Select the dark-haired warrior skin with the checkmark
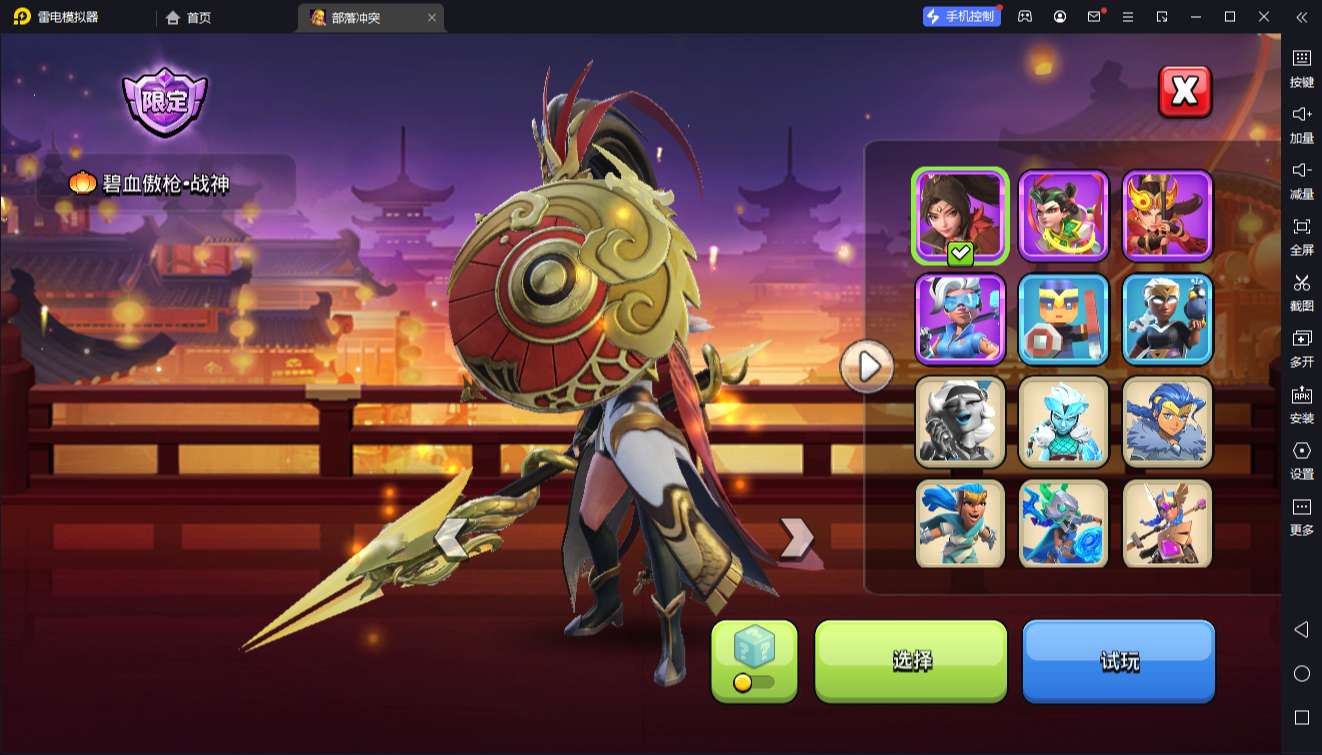The width and height of the screenshot is (1322, 755). [960, 216]
